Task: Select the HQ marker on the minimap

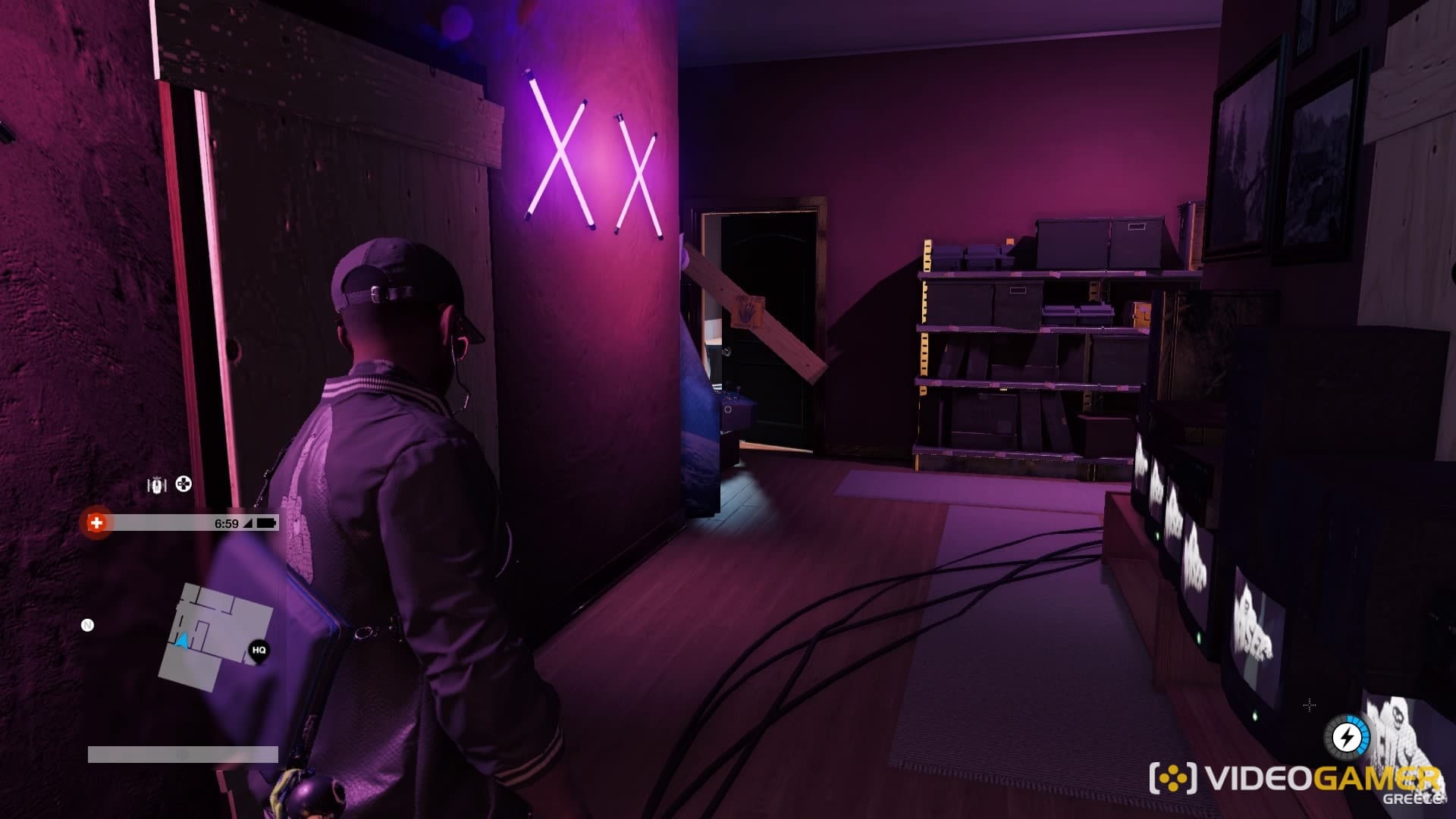Action: (259, 651)
